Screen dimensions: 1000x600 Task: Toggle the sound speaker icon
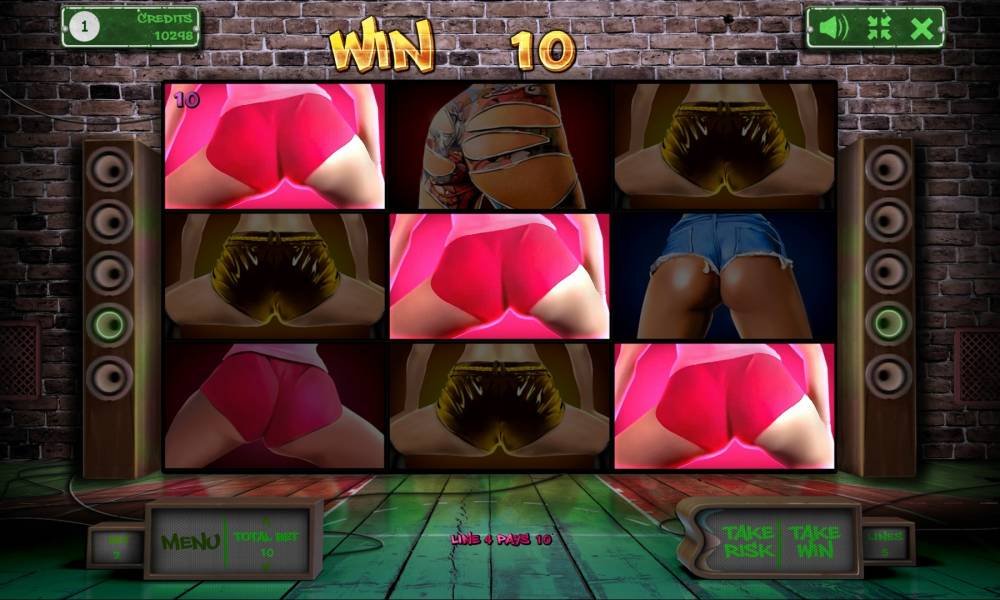828,28
